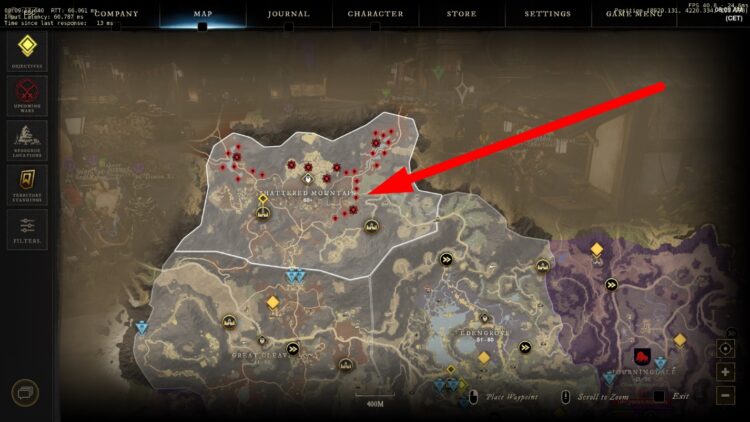Click the map zoom-in plus button
Image resolution: width=750 pixels, height=422 pixels.
pos(726,372)
